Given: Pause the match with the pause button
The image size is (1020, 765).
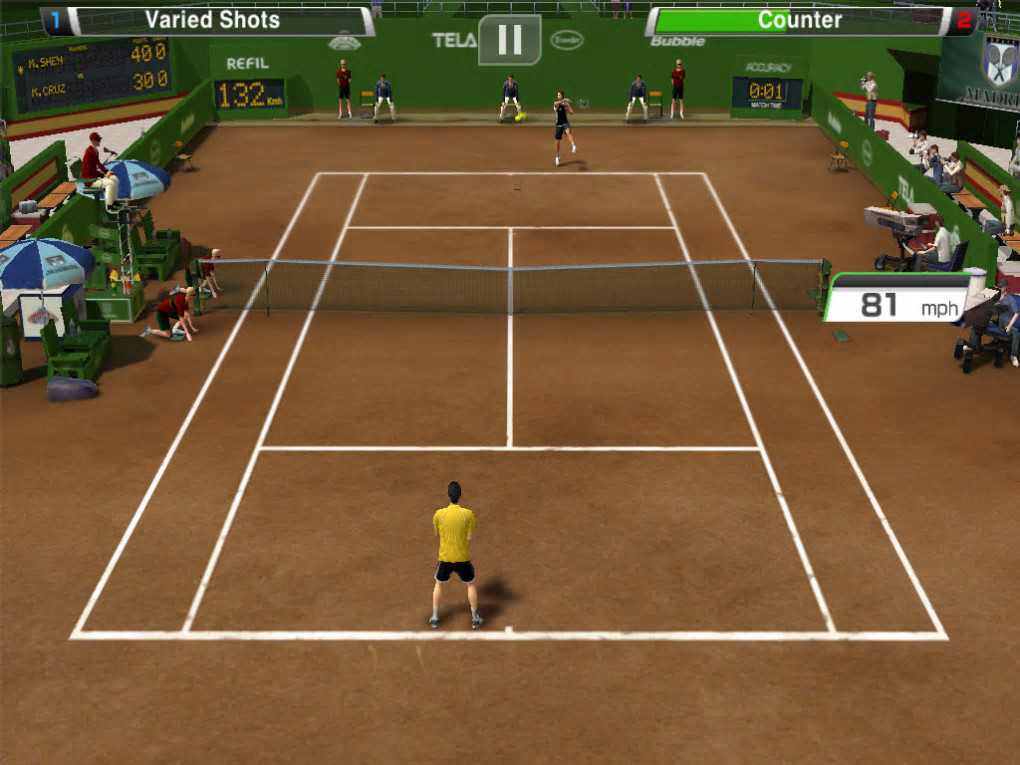Looking at the screenshot, I should pyautogui.click(x=509, y=40).
